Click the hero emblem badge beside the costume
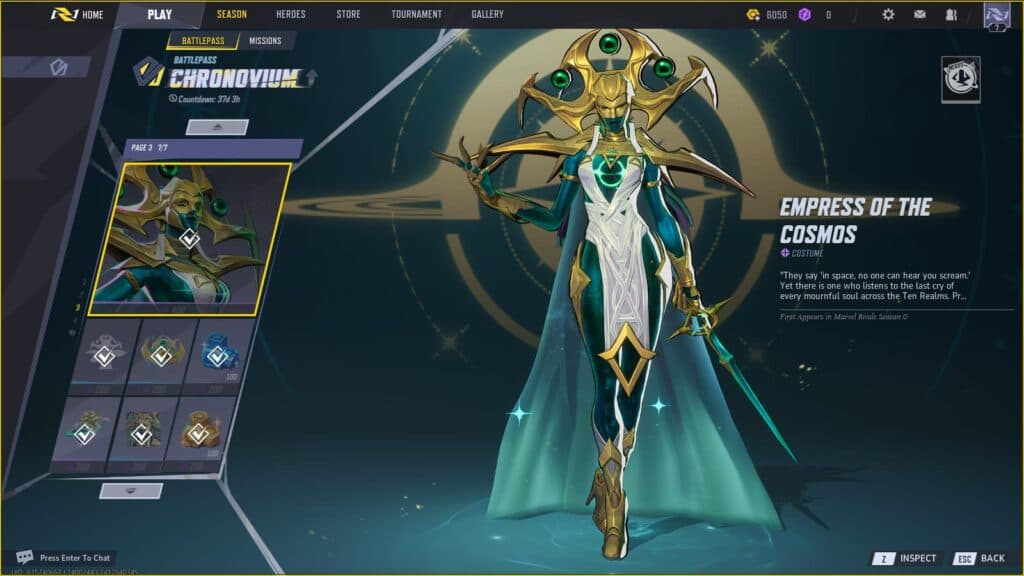Screen dimensions: 1024x576 [960, 79]
